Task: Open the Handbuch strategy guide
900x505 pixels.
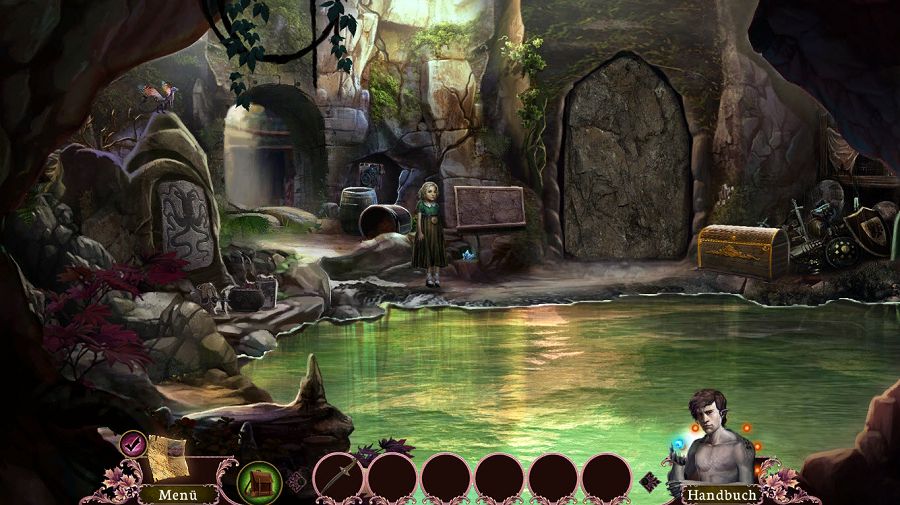Action: coord(720,494)
